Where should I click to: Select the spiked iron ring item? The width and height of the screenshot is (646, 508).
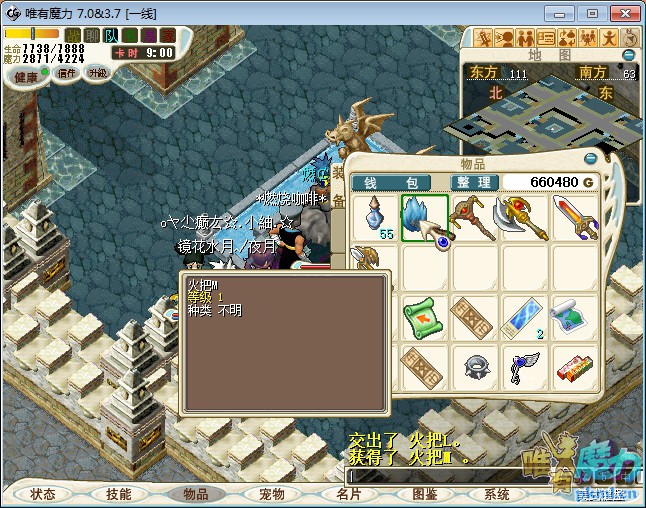[475, 367]
